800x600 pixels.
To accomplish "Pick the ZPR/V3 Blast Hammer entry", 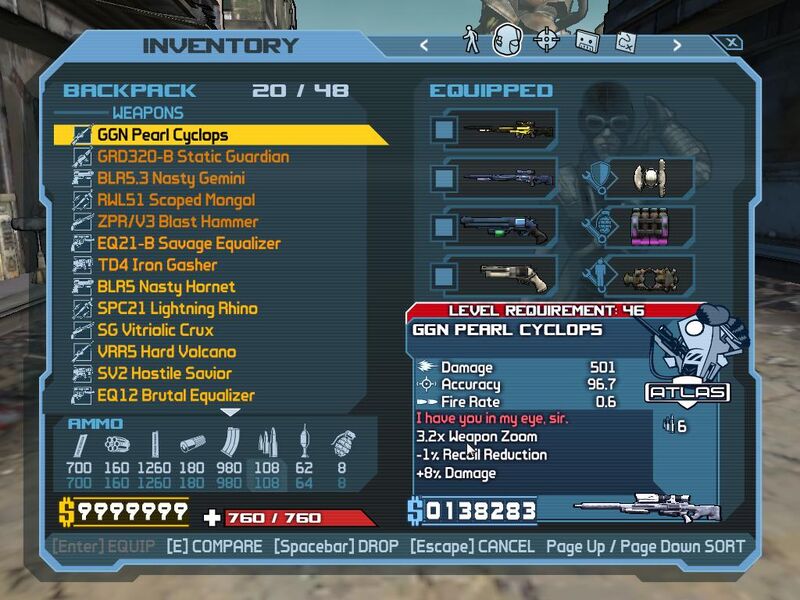I will click(177, 222).
